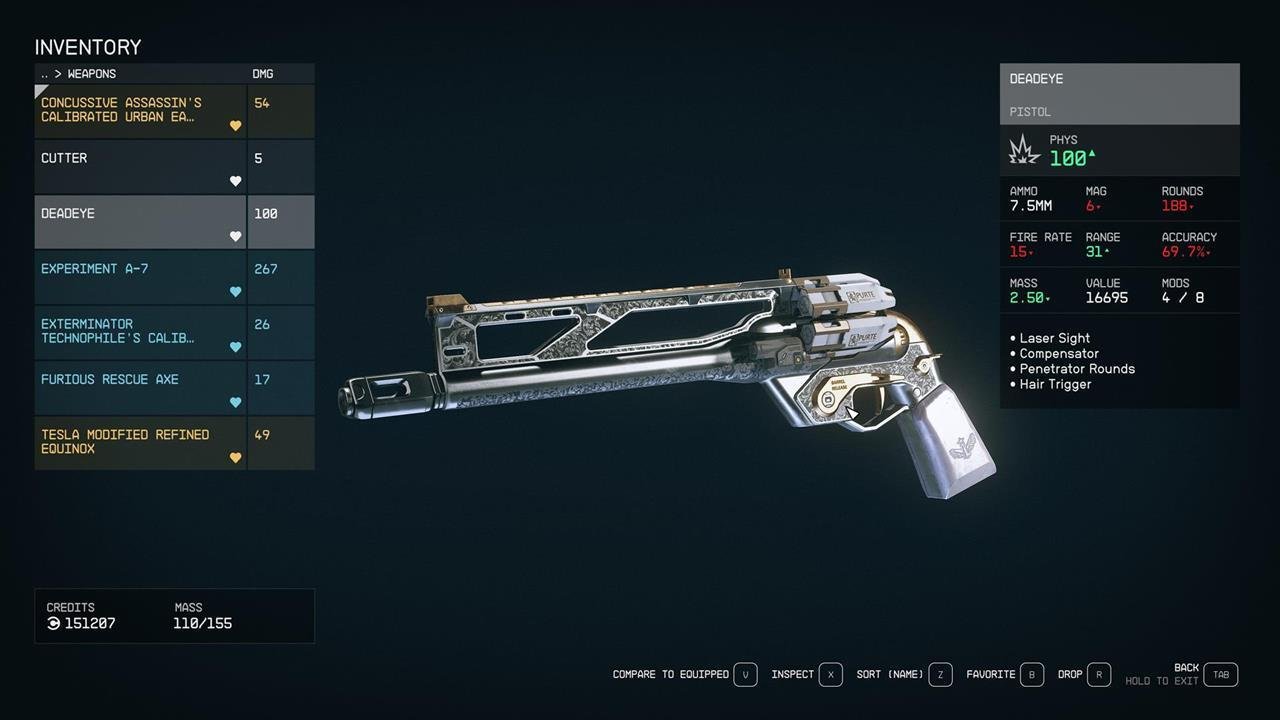
Task: Click the R key icon beside Drop
Action: click(1098, 674)
